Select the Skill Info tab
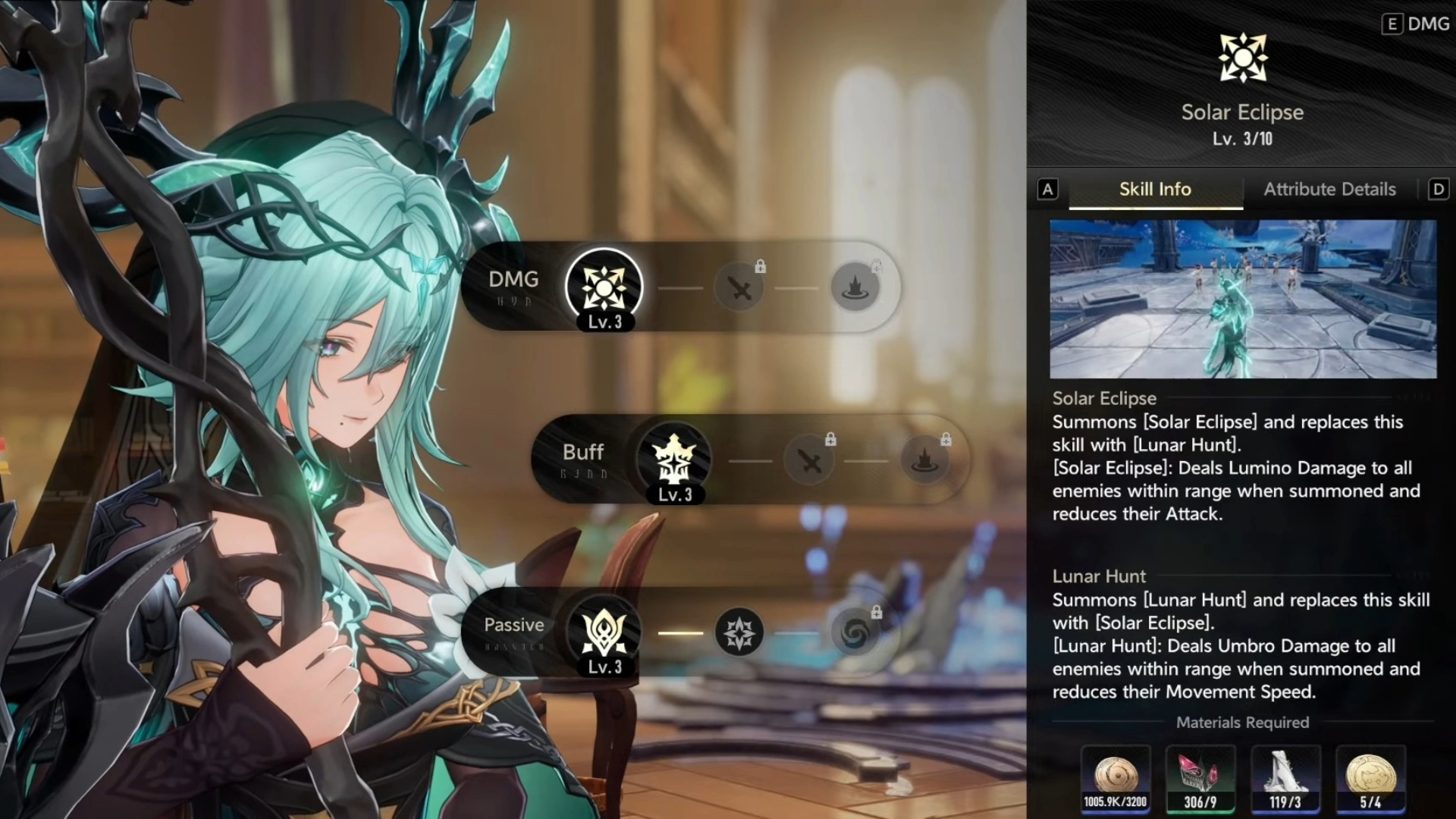Screen dimensions: 1456x819 click(x=1154, y=190)
